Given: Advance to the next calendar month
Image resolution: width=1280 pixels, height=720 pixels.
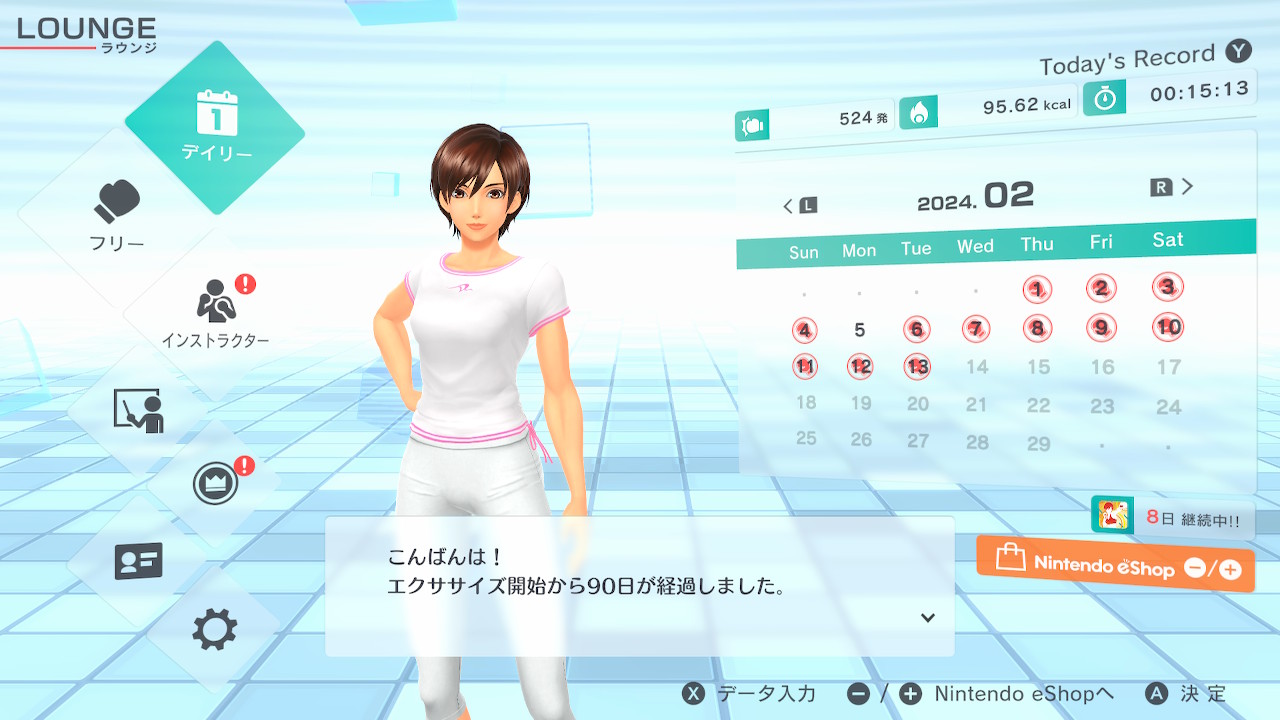Looking at the screenshot, I should click(1173, 187).
